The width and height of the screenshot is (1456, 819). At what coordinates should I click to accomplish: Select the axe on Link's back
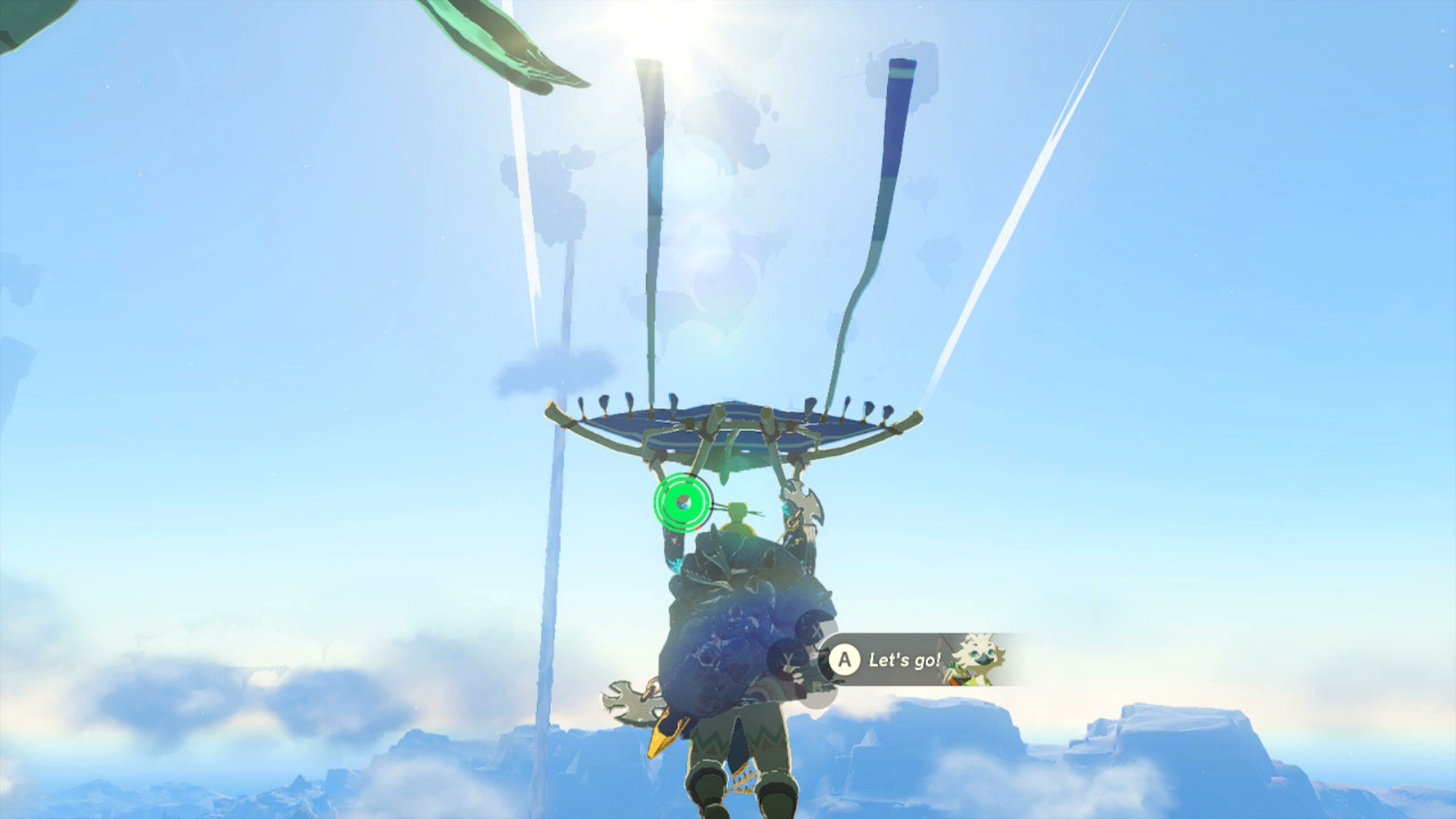click(x=804, y=504)
